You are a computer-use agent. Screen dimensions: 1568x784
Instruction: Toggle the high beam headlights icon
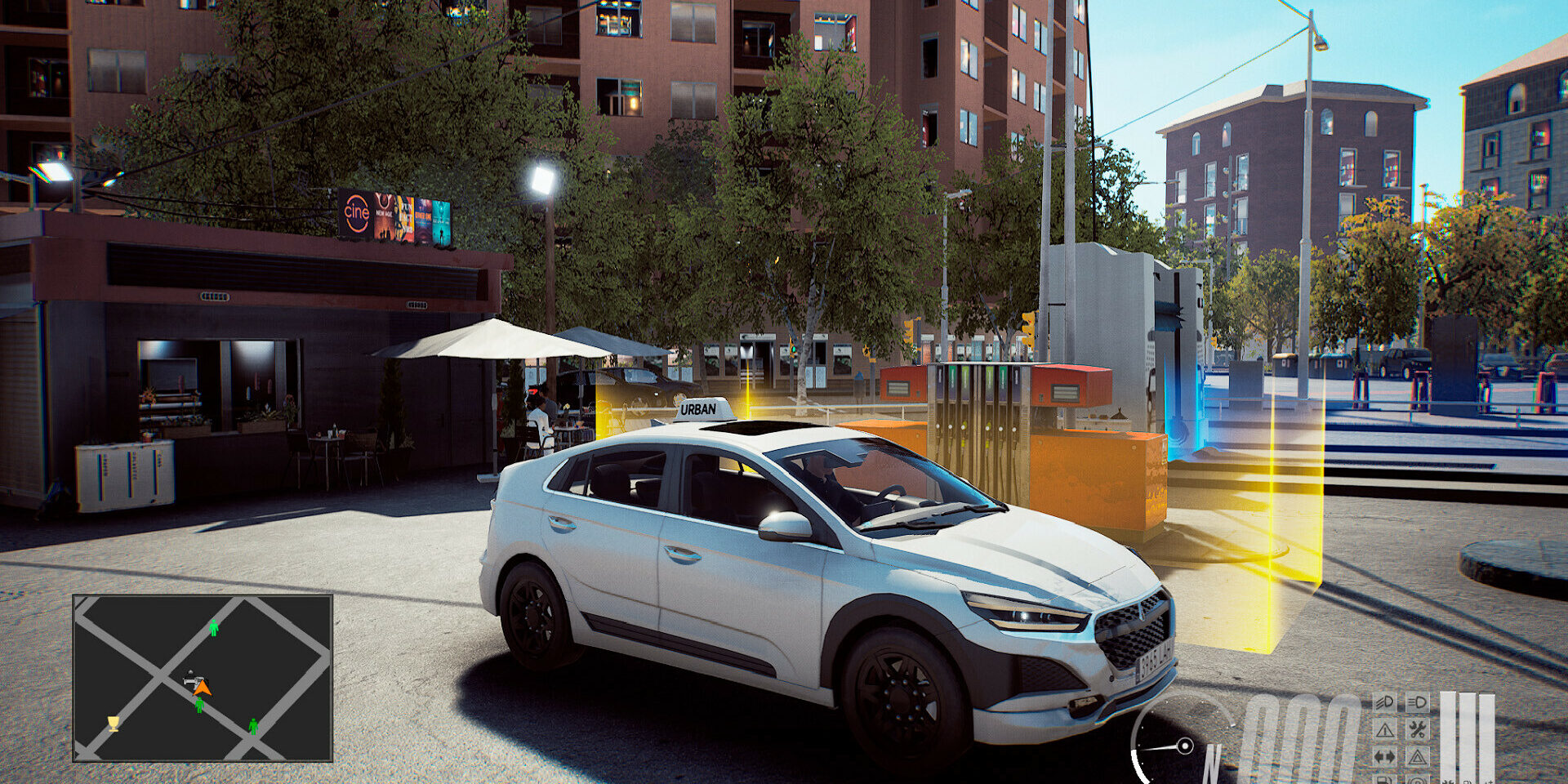click(1384, 702)
